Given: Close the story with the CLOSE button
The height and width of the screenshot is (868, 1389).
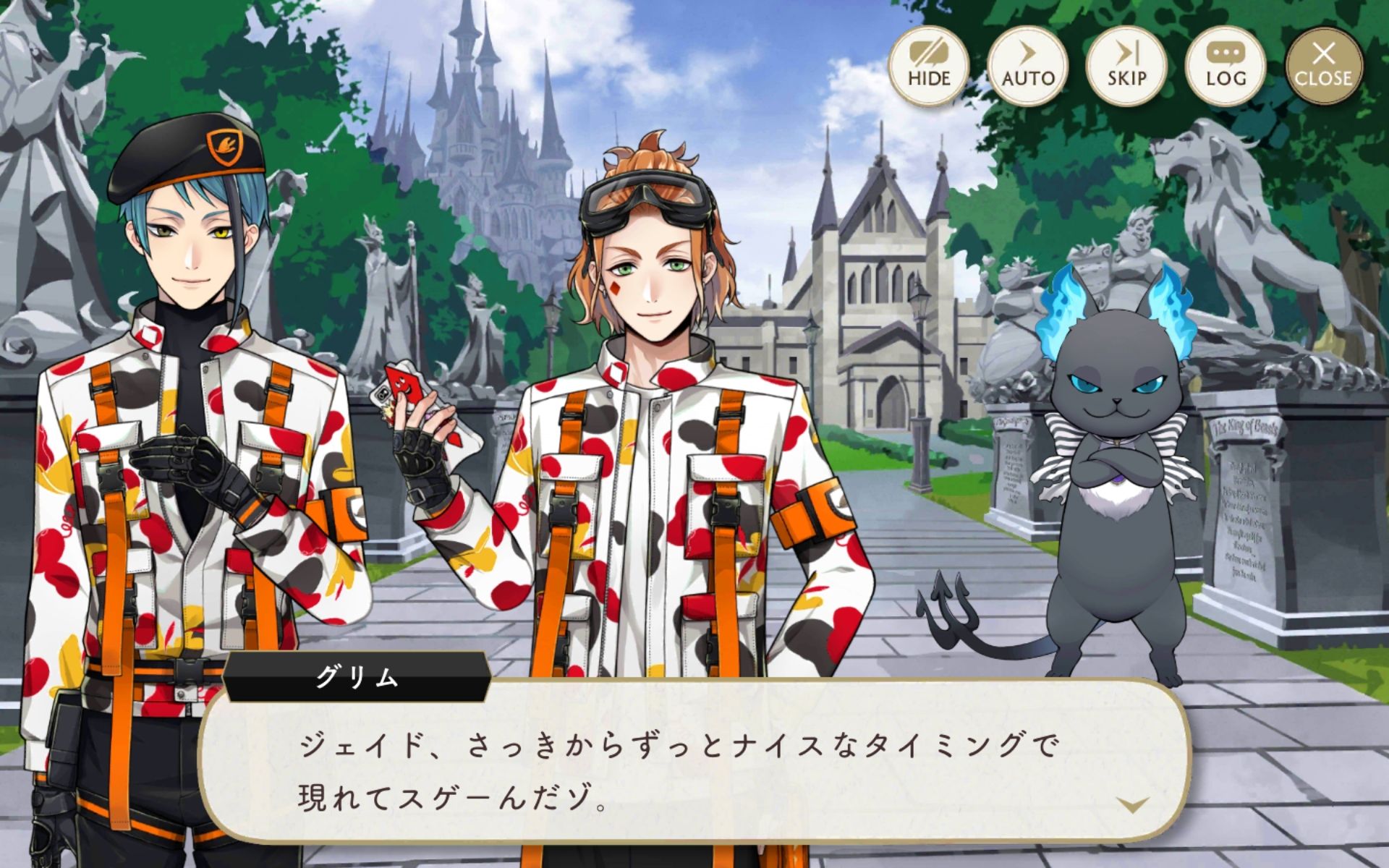Looking at the screenshot, I should pos(1324,66).
